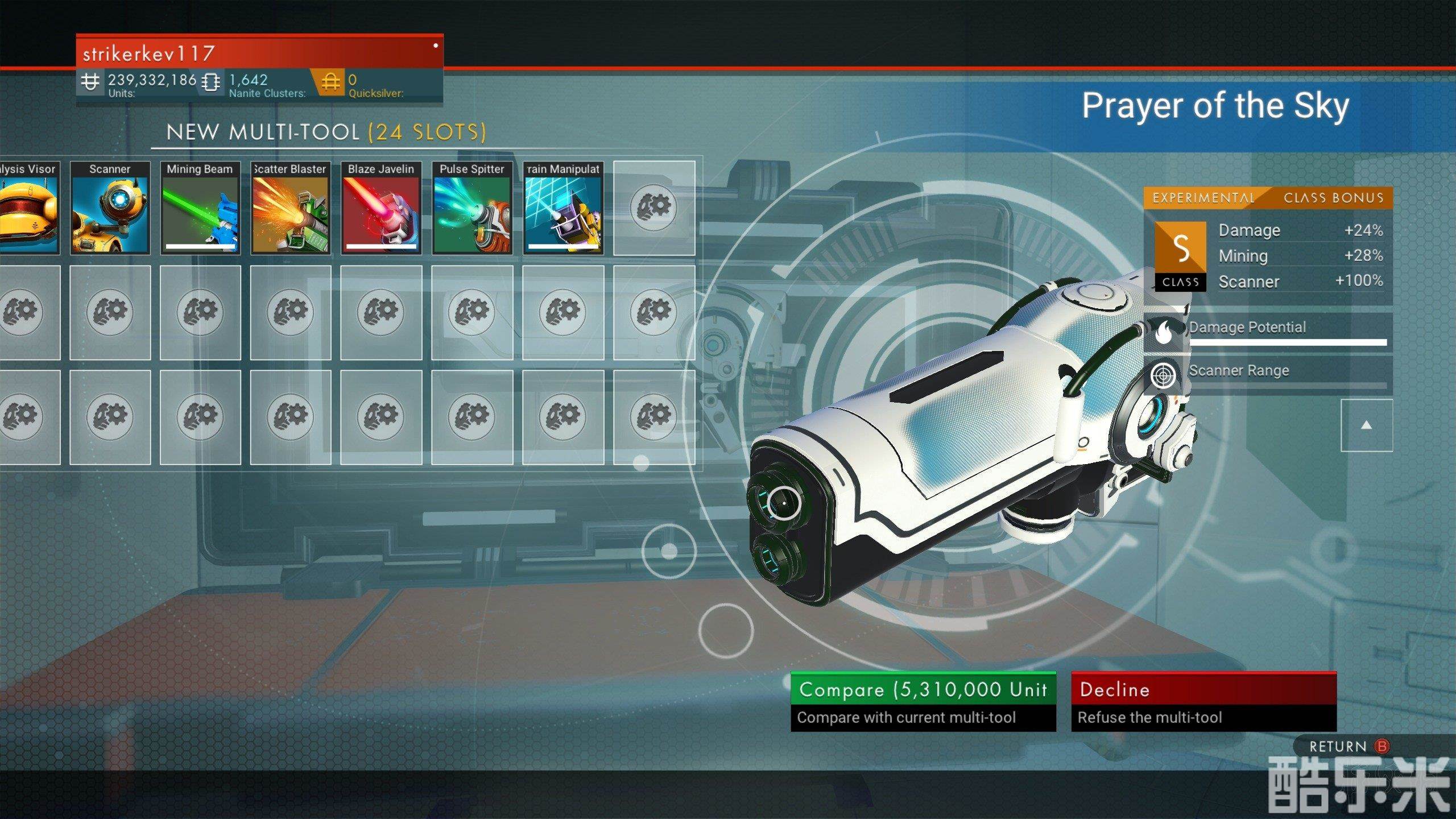Decline the Prayer of the Sky multi-tool
Image resolution: width=1456 pixels, height=819 pixels.
pos(1203,701)
